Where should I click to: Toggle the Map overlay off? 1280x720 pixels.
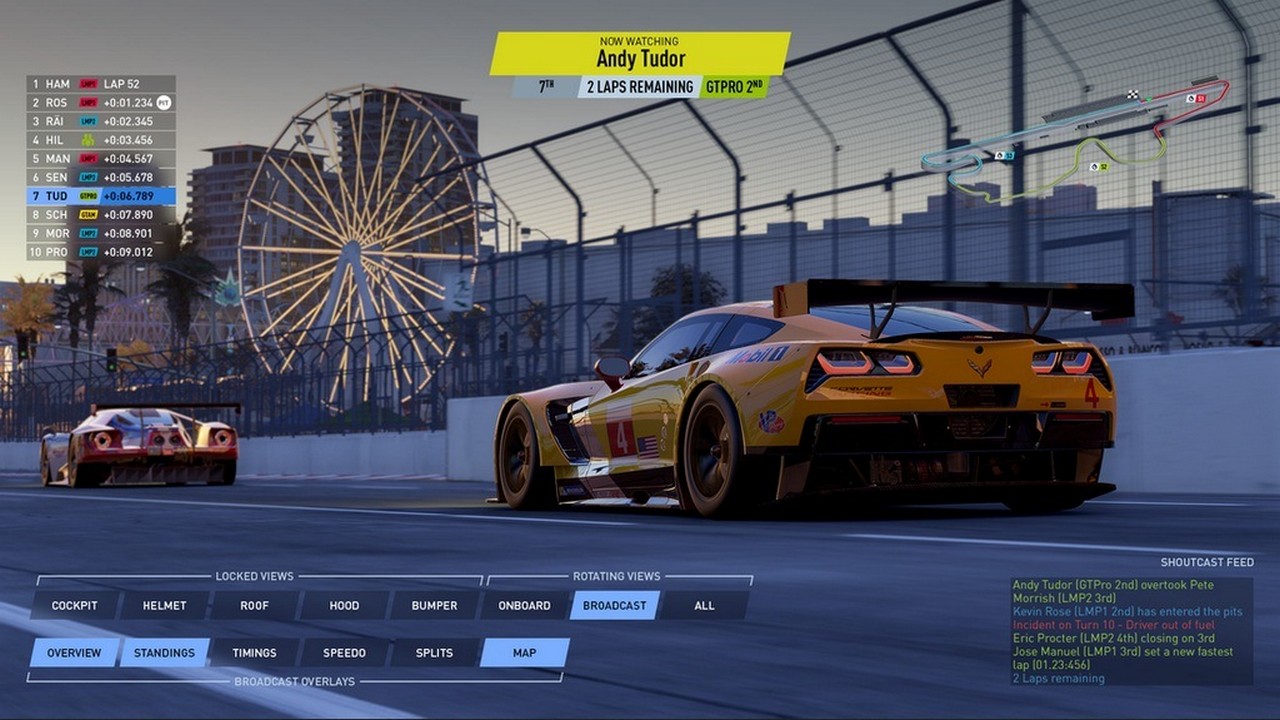pyautogui.click(x=525, y=653)
